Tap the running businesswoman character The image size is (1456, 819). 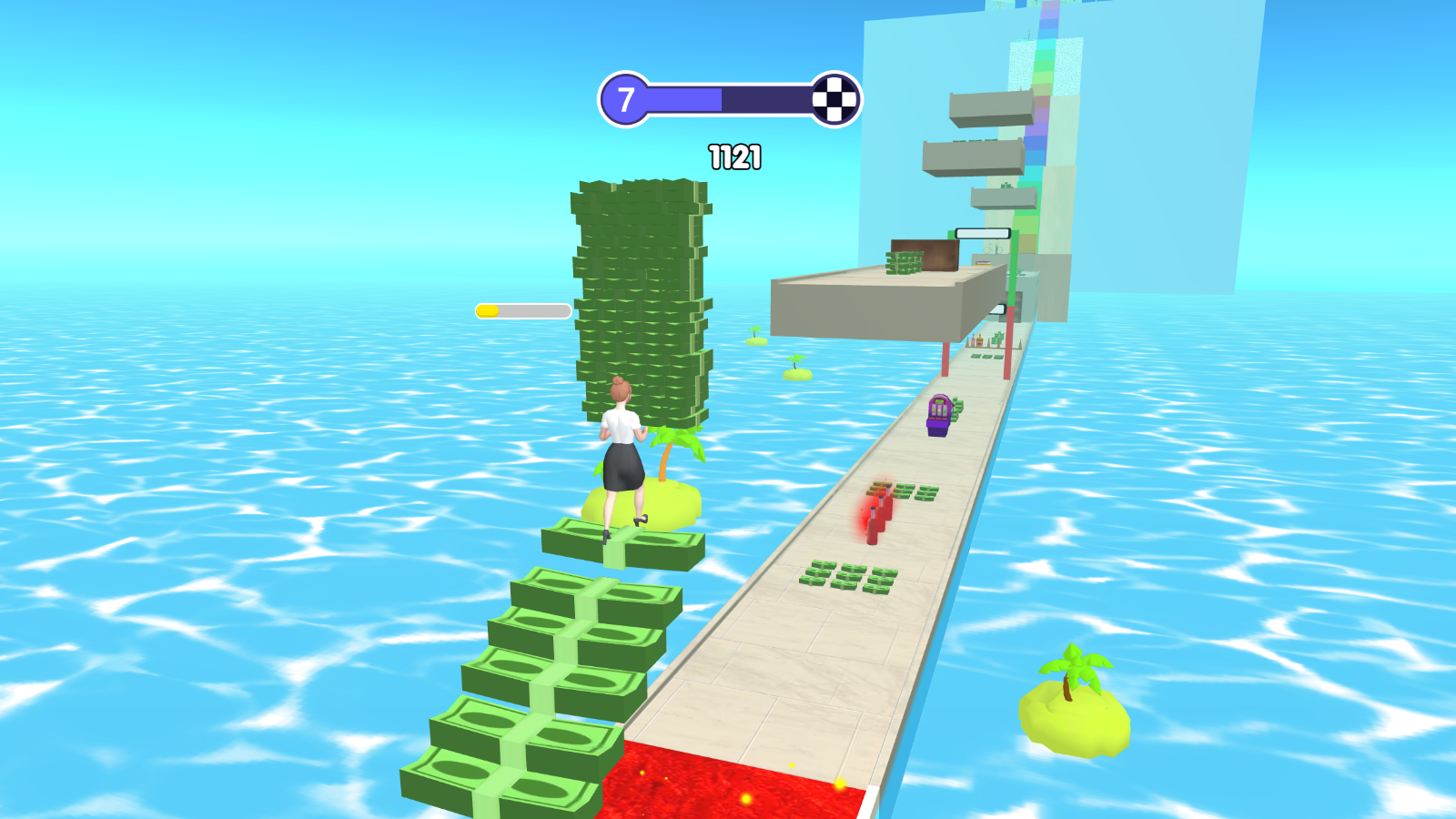pos(622,455)
